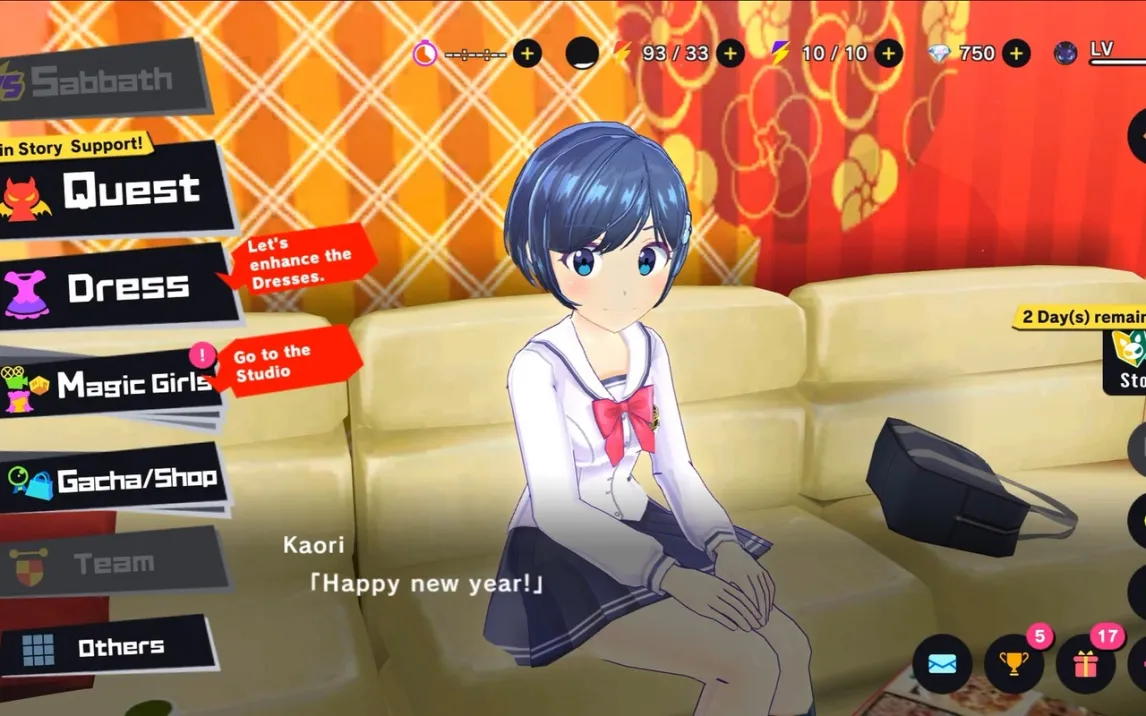Add time with the timer plus button
1146x716 pixels.
(x=527, y=53)
